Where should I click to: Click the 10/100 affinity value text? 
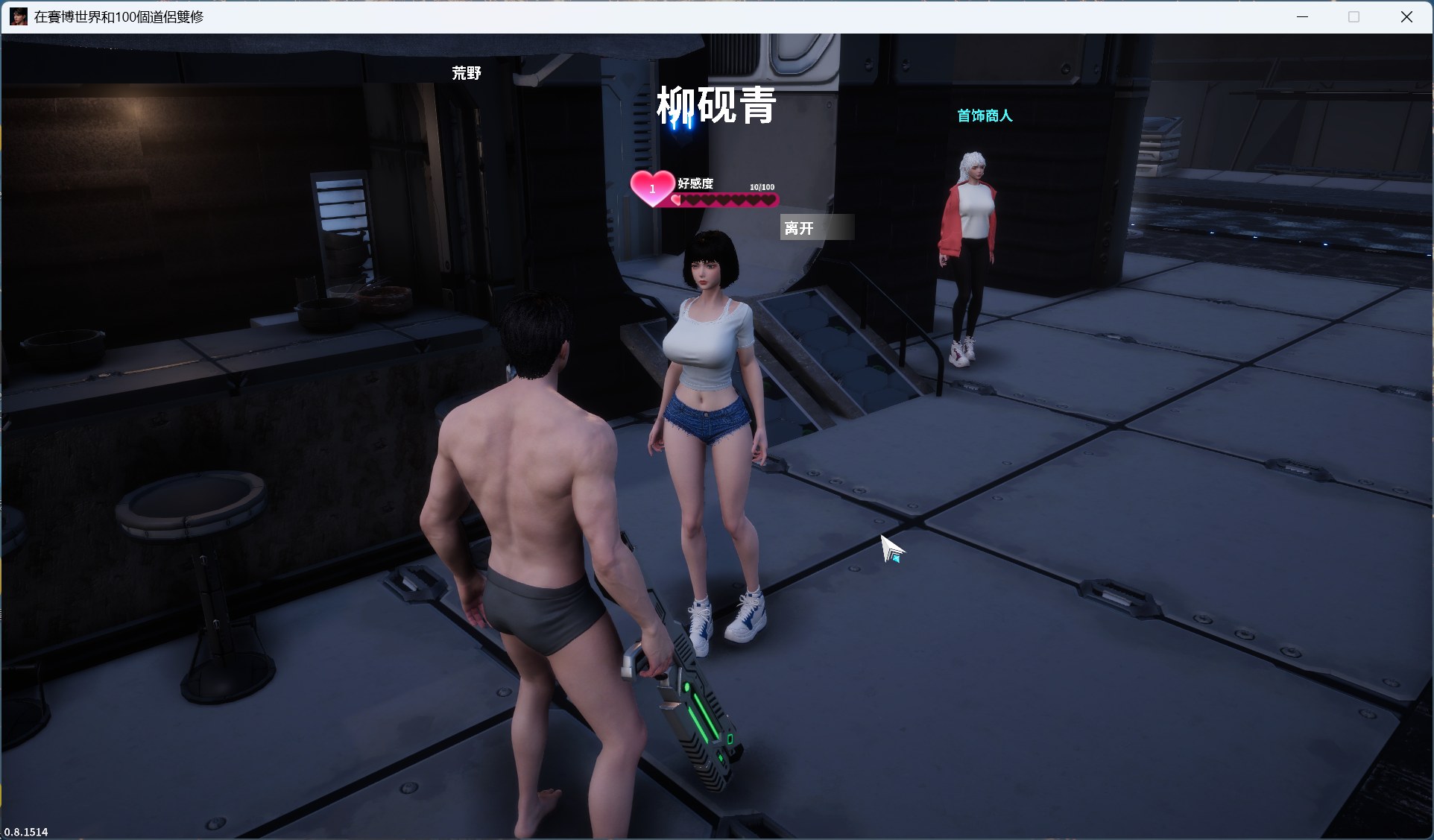click(x=761, y=186)
